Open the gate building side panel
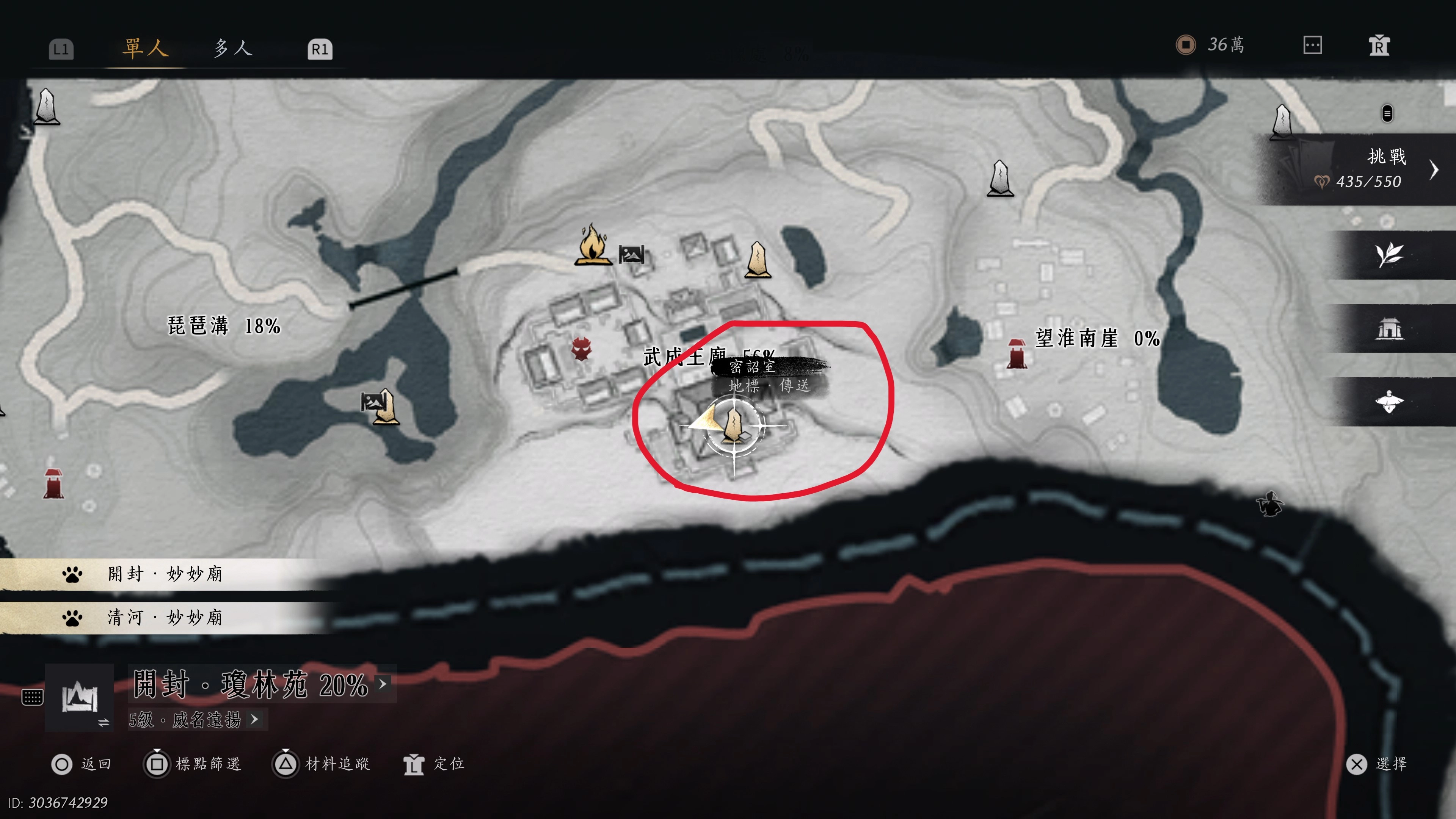 click(1389, 328)
